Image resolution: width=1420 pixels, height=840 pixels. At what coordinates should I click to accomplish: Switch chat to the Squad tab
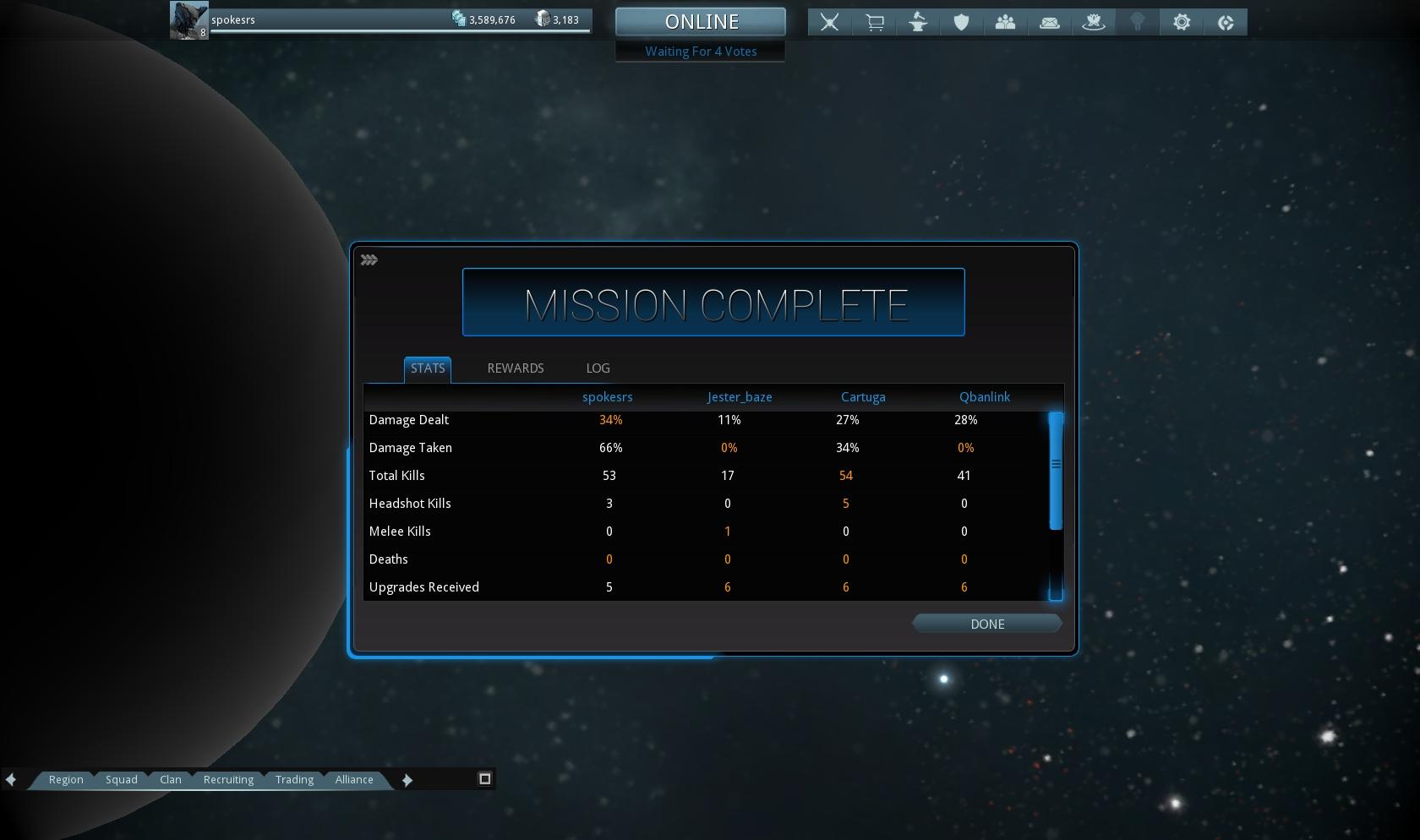pyautogui.click(x=121, y=779)
